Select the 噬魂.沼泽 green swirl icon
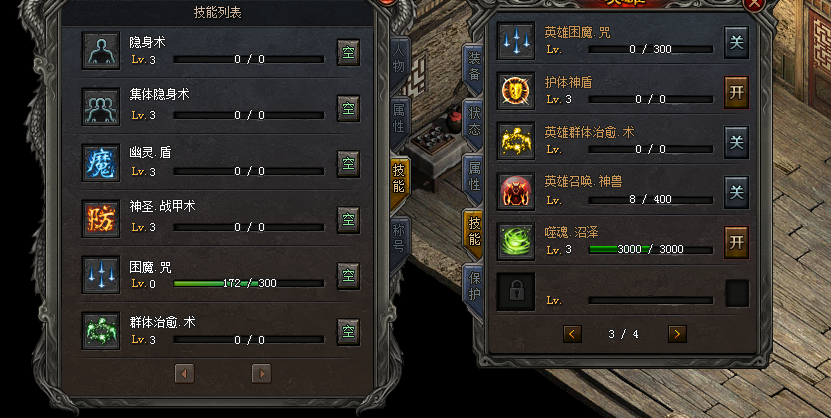The image size is (831, 418). point(517,241)
